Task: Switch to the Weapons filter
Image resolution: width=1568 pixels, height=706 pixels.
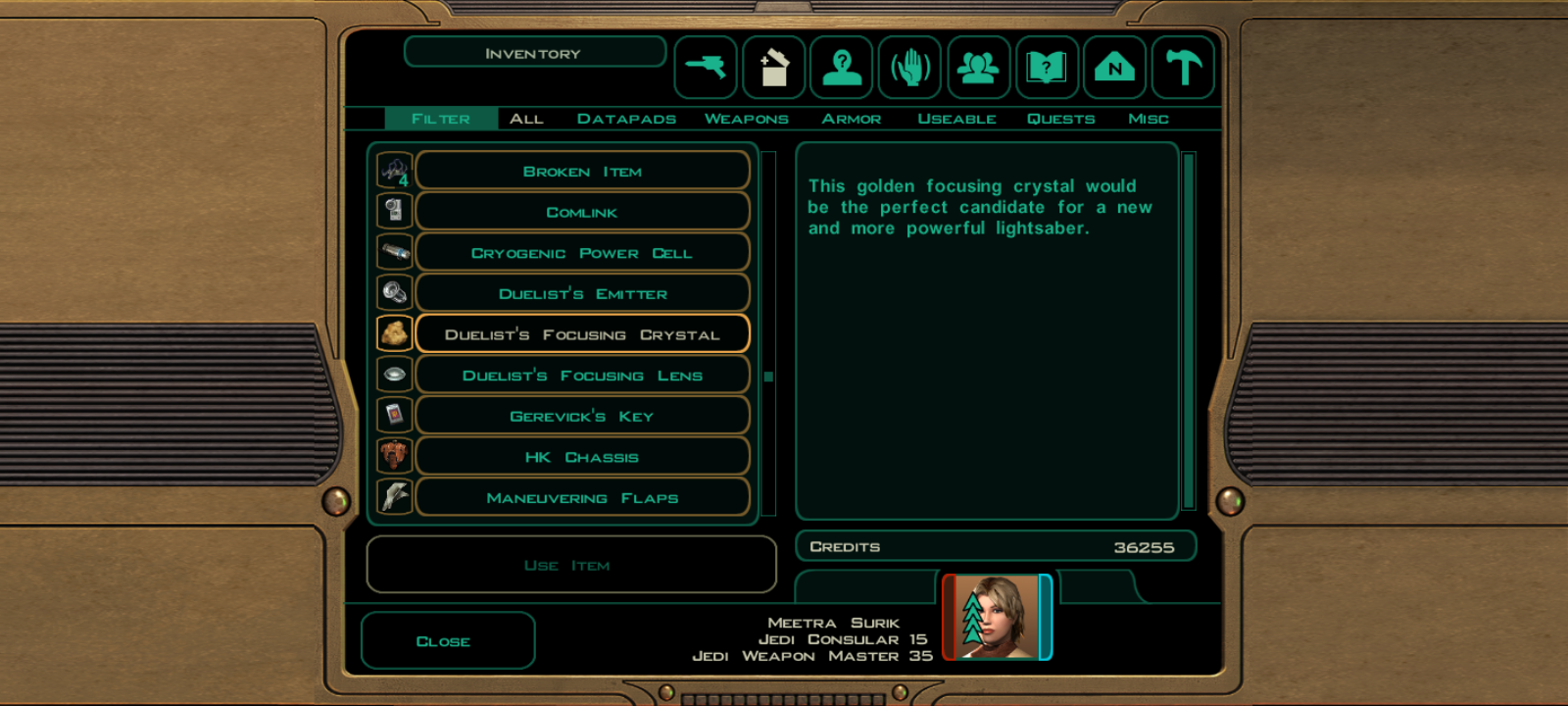Action: tap(746, 119)
